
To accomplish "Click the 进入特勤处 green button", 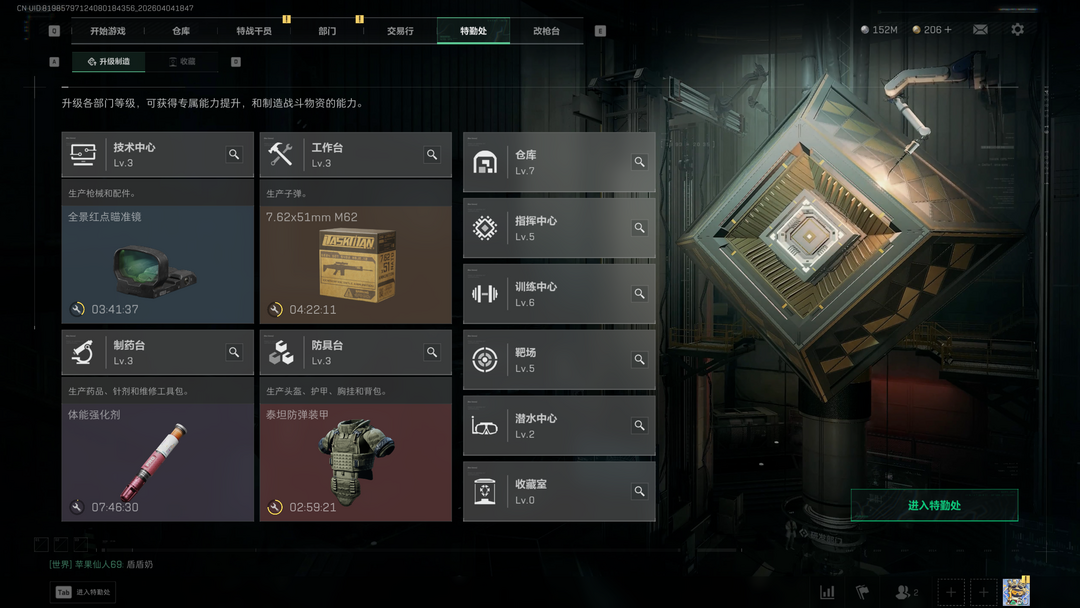I will tap(934, 505).
